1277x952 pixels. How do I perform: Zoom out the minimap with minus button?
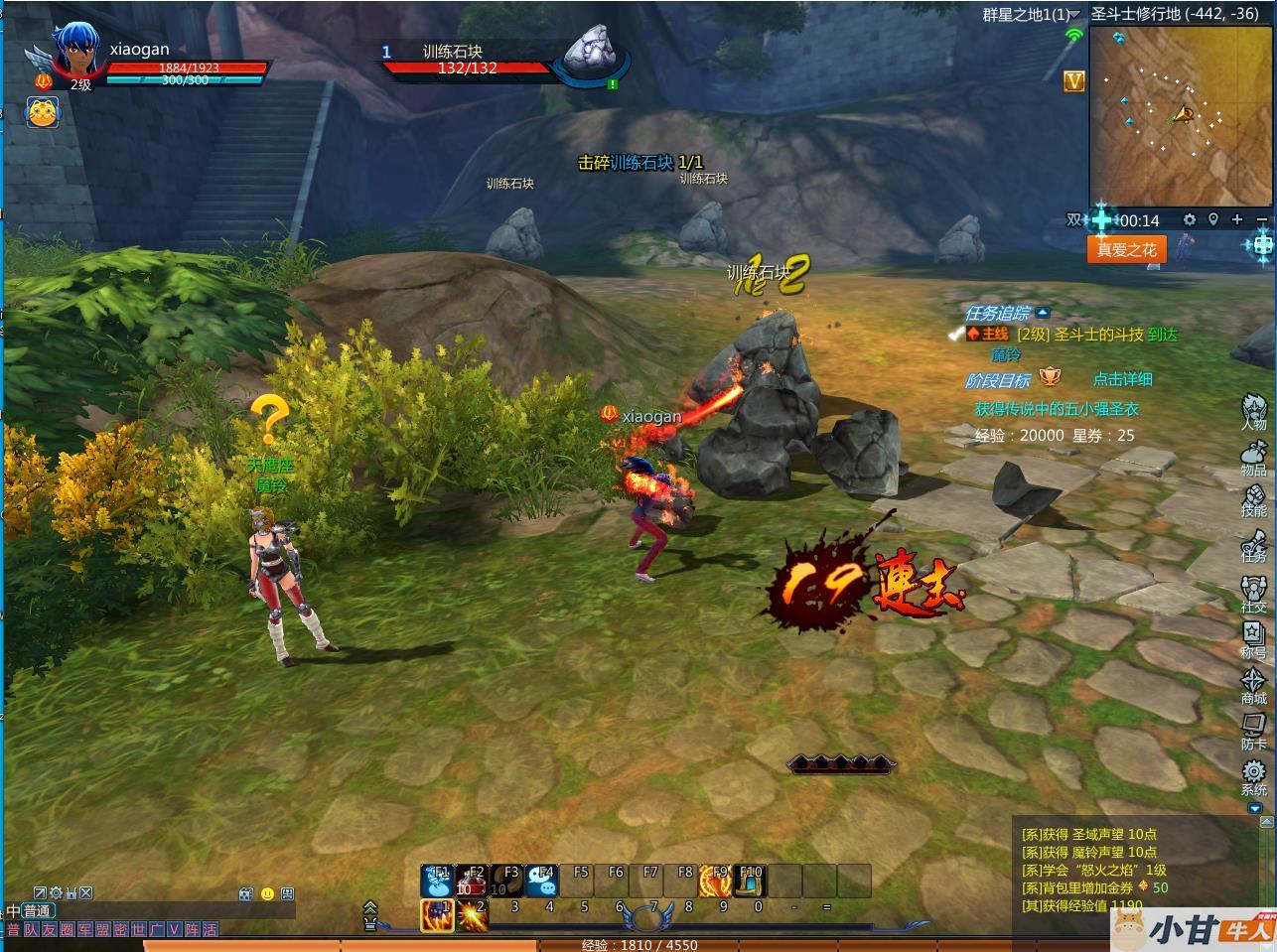click(1261, 219)
